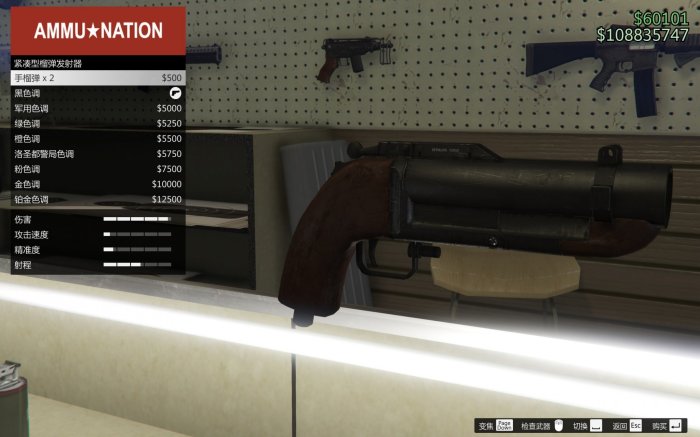Choose the 橙色调 tint for $5500

(97, 139)
